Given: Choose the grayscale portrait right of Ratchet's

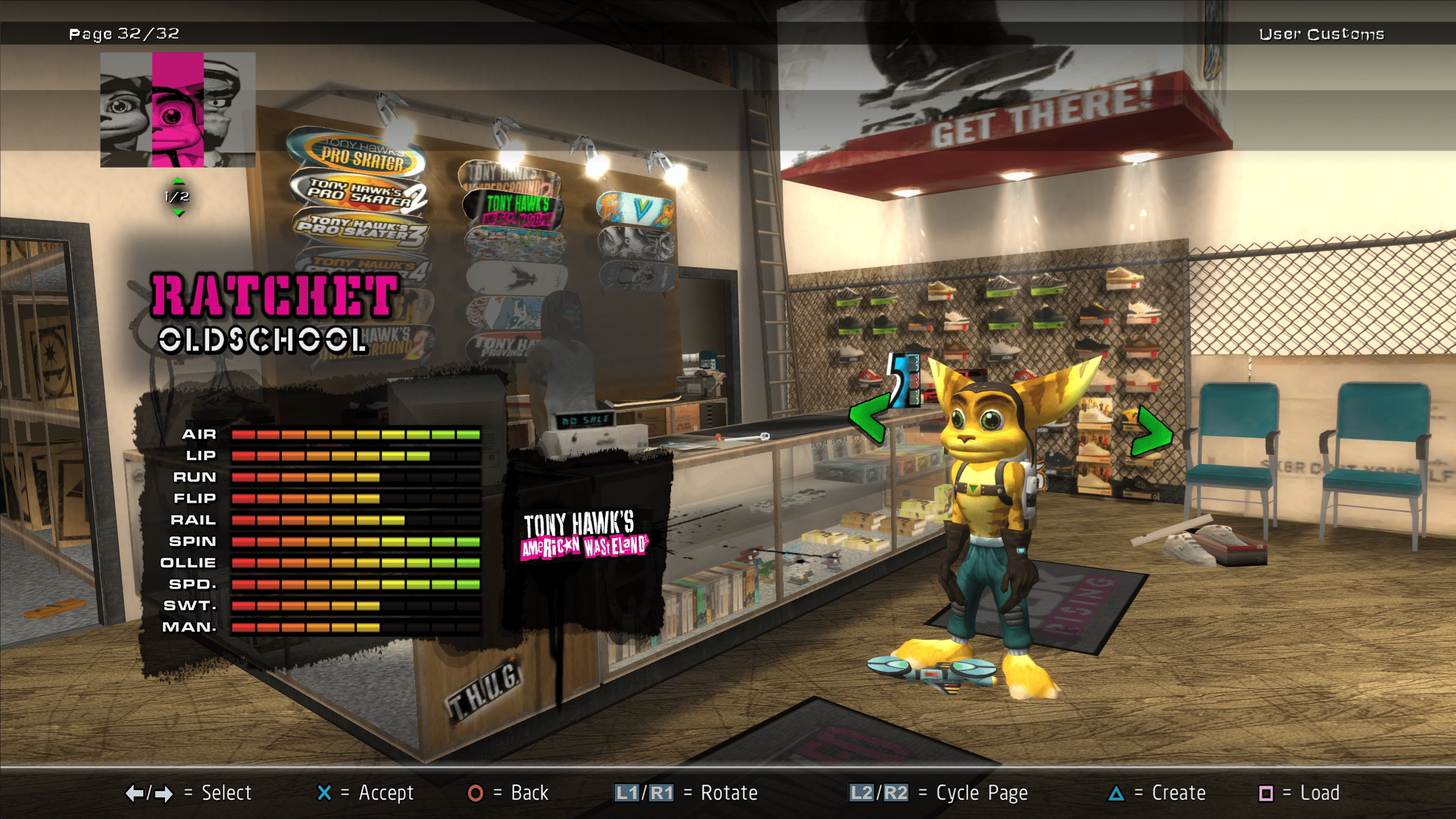Looking at the screenshot, I should pyautogui.click(x=229, y=110).
